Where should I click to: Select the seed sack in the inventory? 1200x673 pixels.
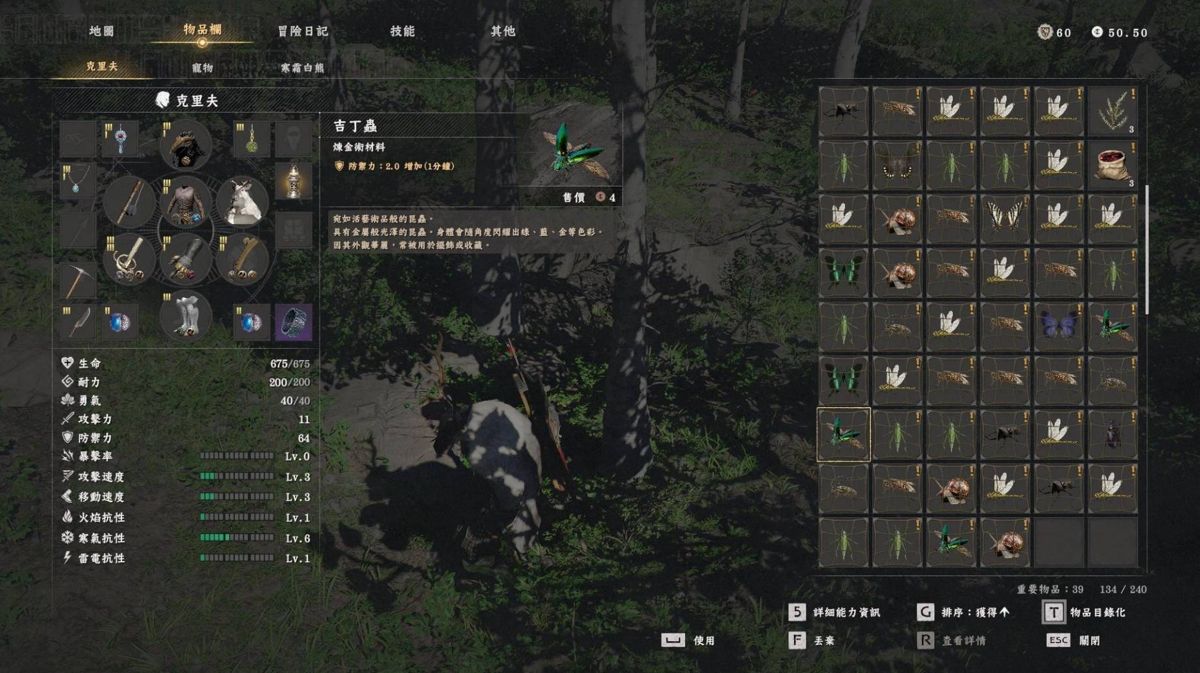tap(1113, 165)
